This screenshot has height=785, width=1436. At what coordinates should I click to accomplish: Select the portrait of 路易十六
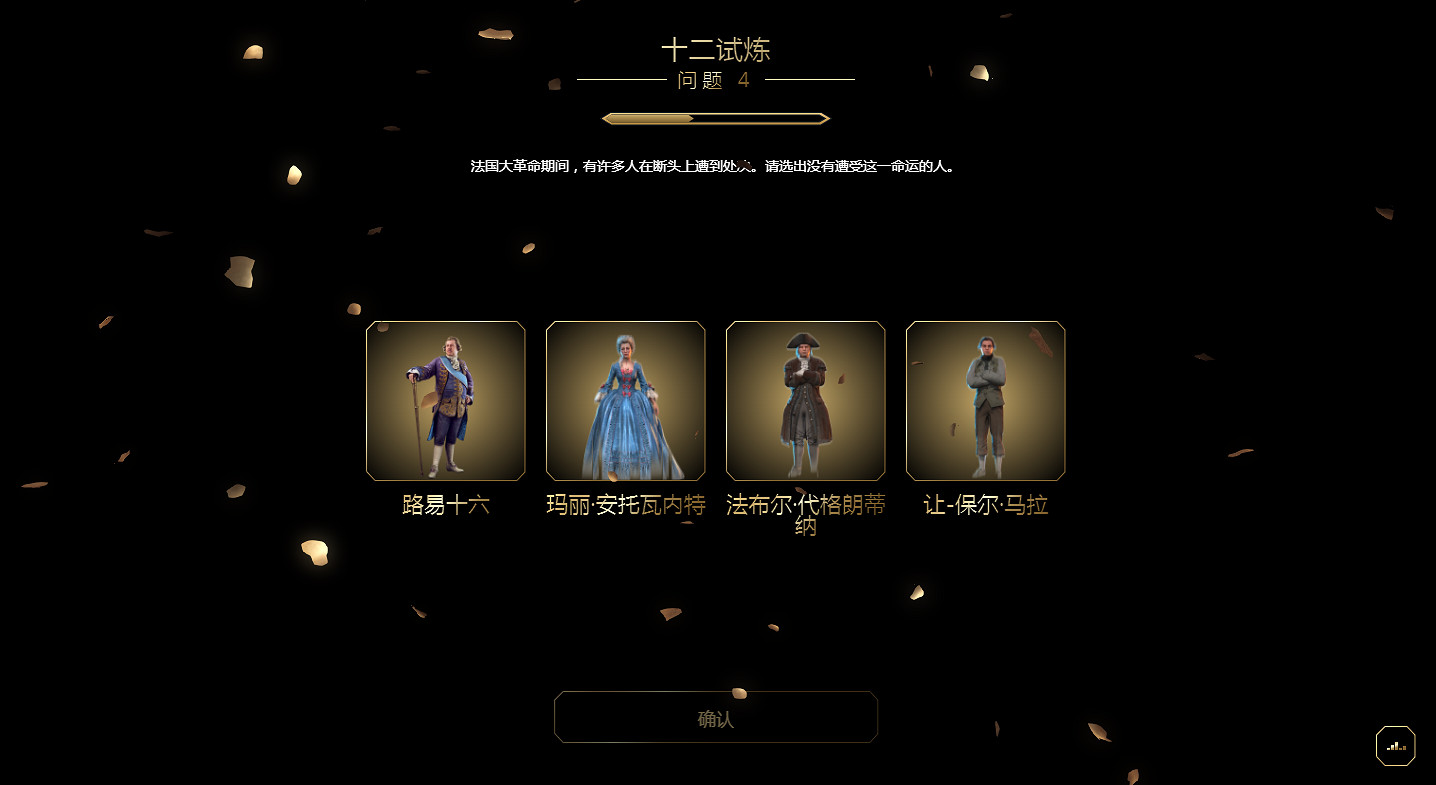(x=445, y=400)
